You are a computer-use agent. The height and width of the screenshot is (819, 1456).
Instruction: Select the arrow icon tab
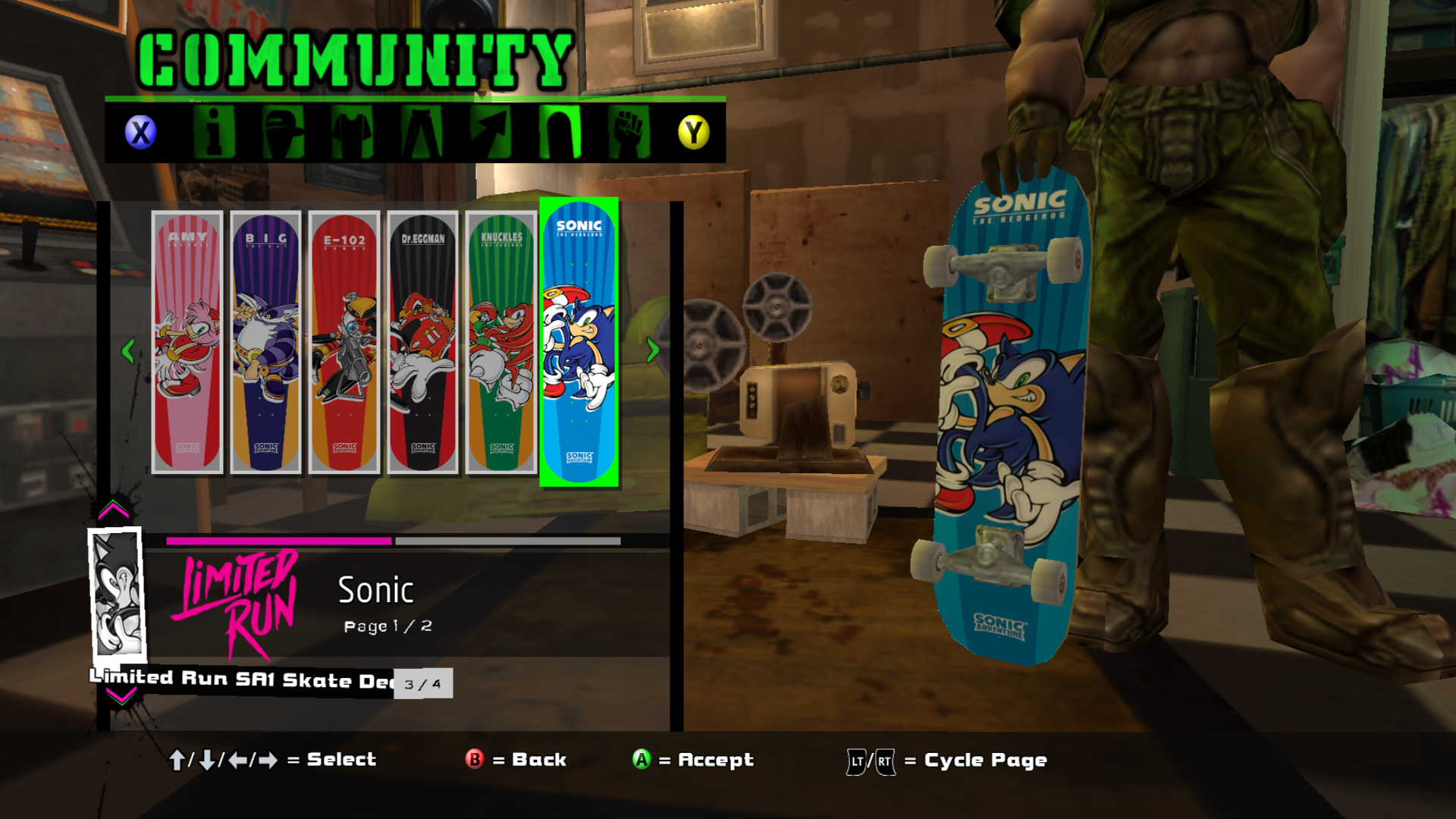point(491,132)
